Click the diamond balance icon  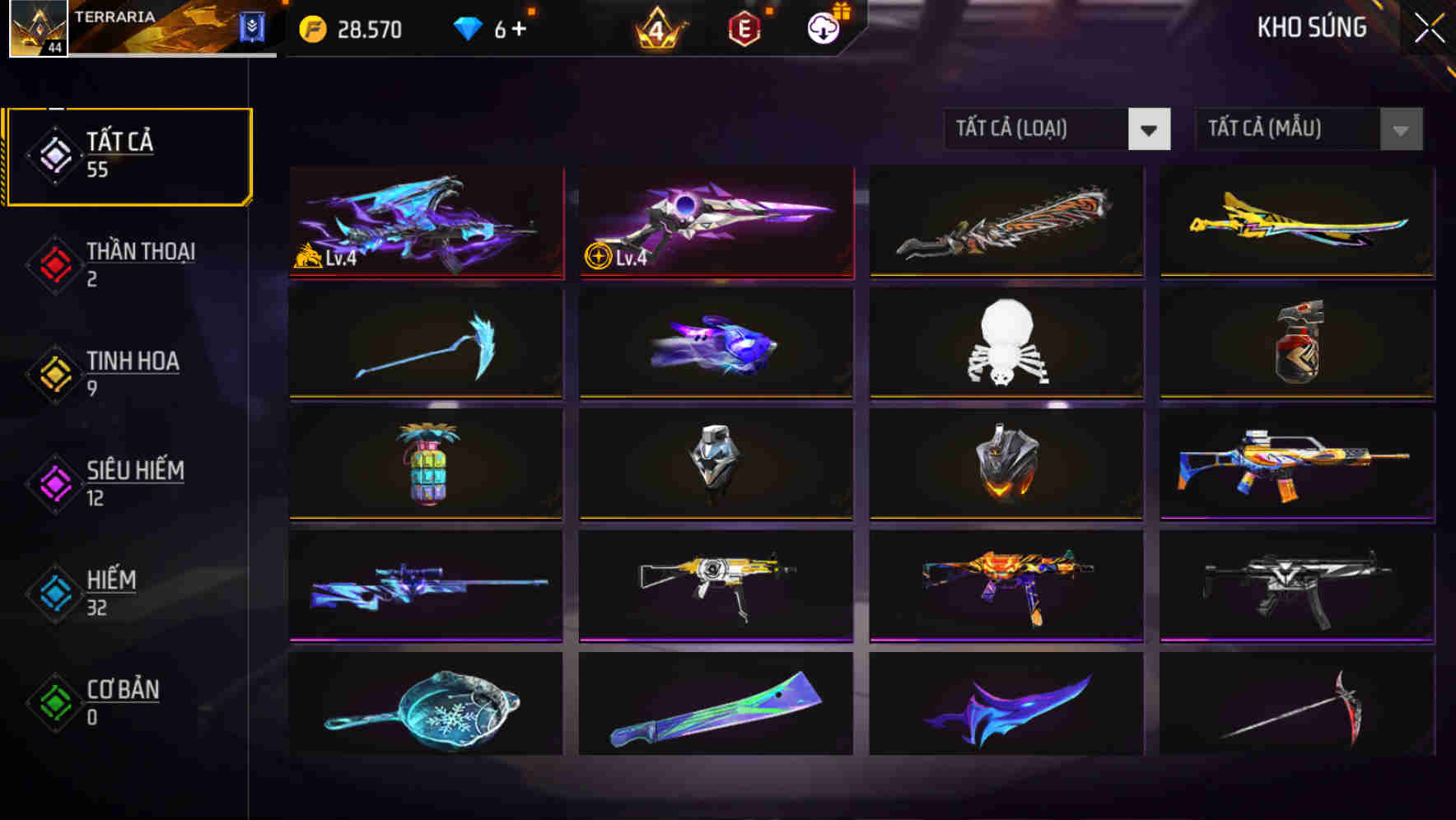(x=468, y=27)
